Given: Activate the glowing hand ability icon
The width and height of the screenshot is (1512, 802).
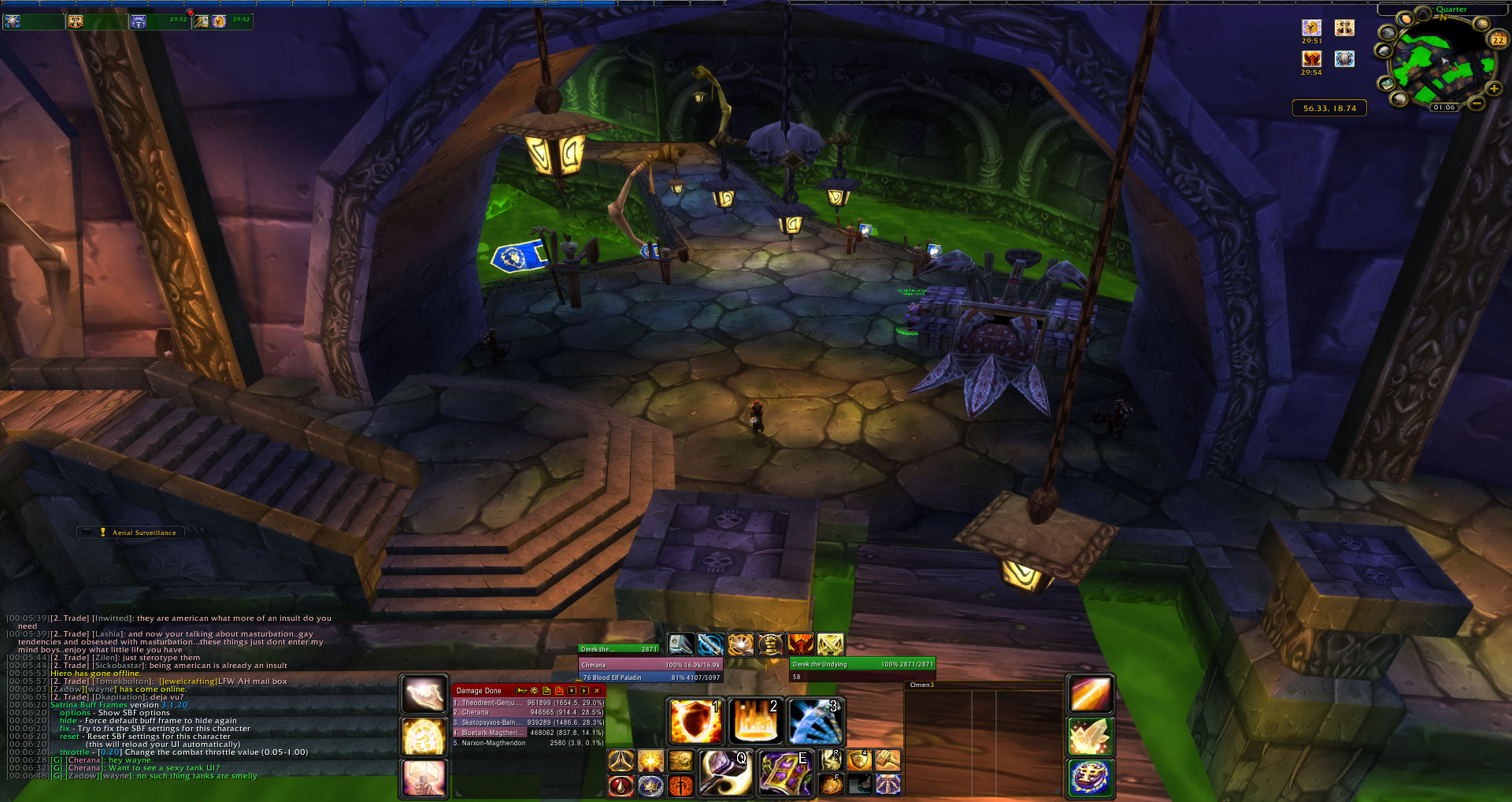Looking at the screenshot, I should pos(424,695).
